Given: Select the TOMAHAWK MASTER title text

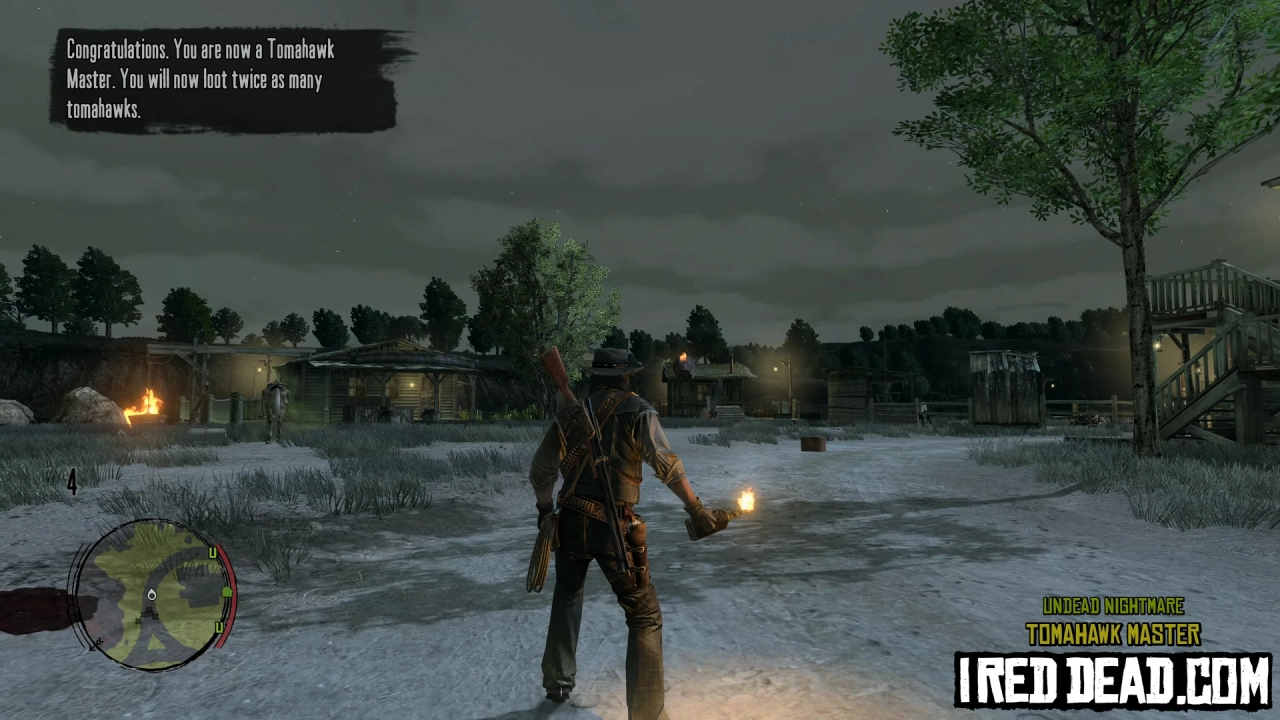Looking at the screenshot, I should coord(1113,632).
